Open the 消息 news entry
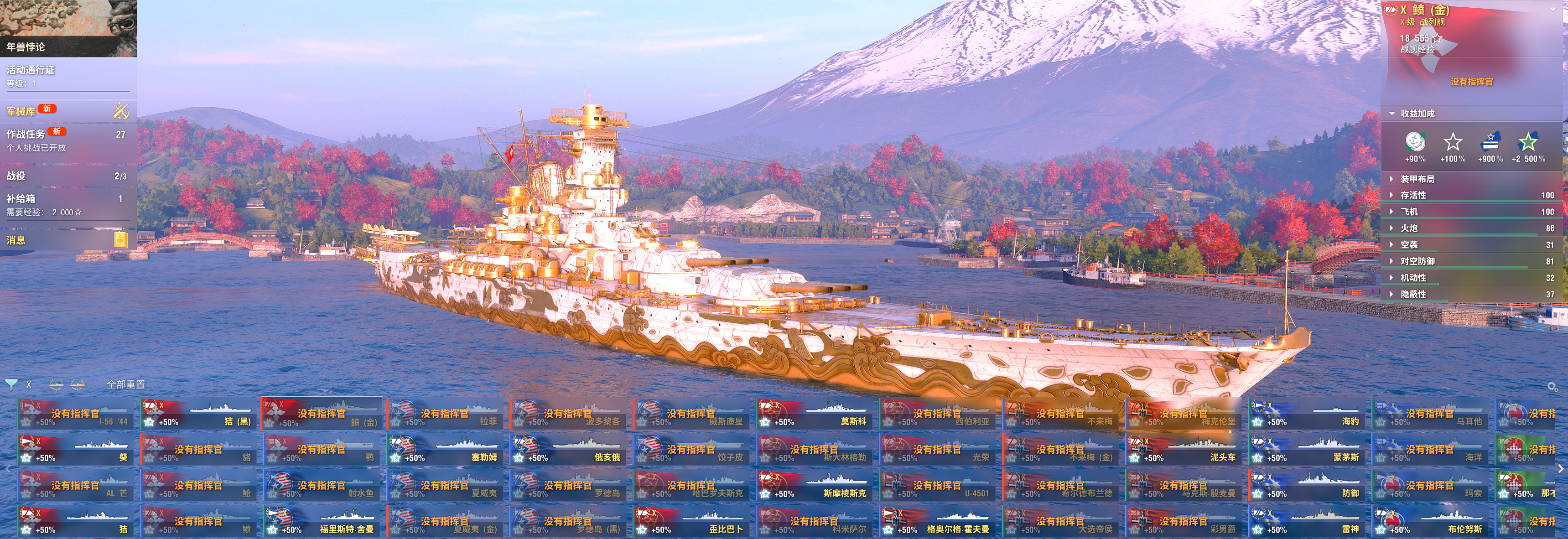Viewport: 1568px width, 539px height. pyautogui.click(x=67, y=240)
